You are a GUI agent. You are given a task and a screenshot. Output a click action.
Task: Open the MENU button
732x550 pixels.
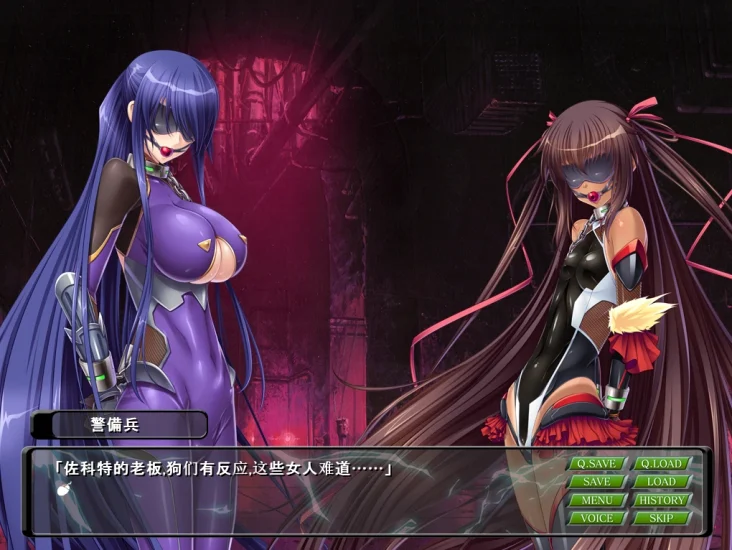[597, 500]
